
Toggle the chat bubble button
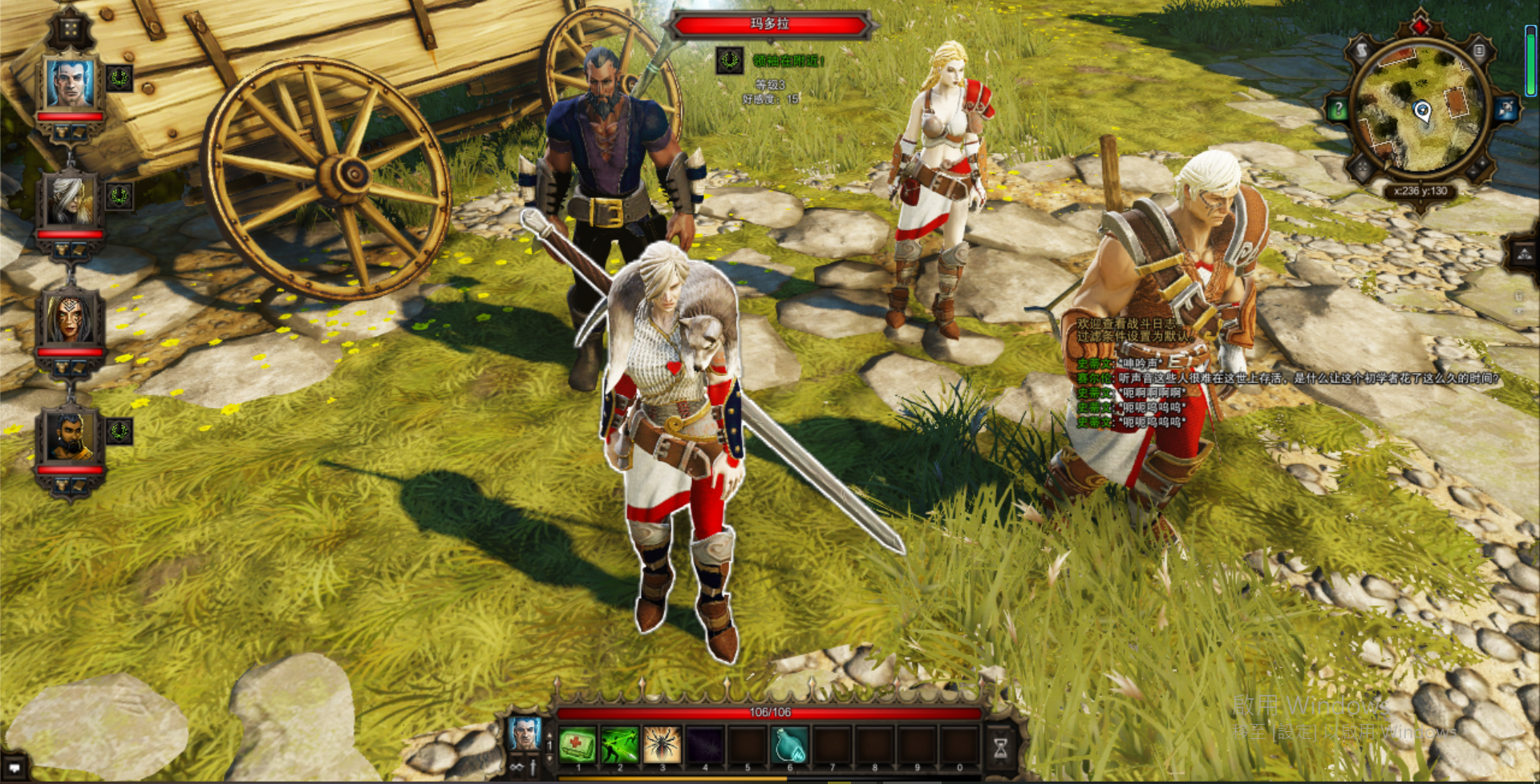click(x=14, y=767)
